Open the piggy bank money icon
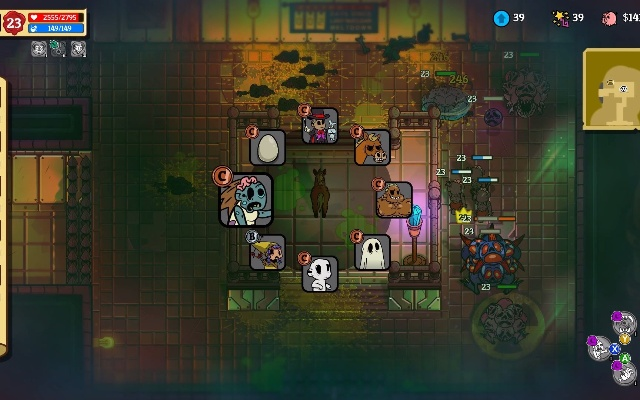The width and height of the screenshot is (640, 400). (x=609, y=18)
